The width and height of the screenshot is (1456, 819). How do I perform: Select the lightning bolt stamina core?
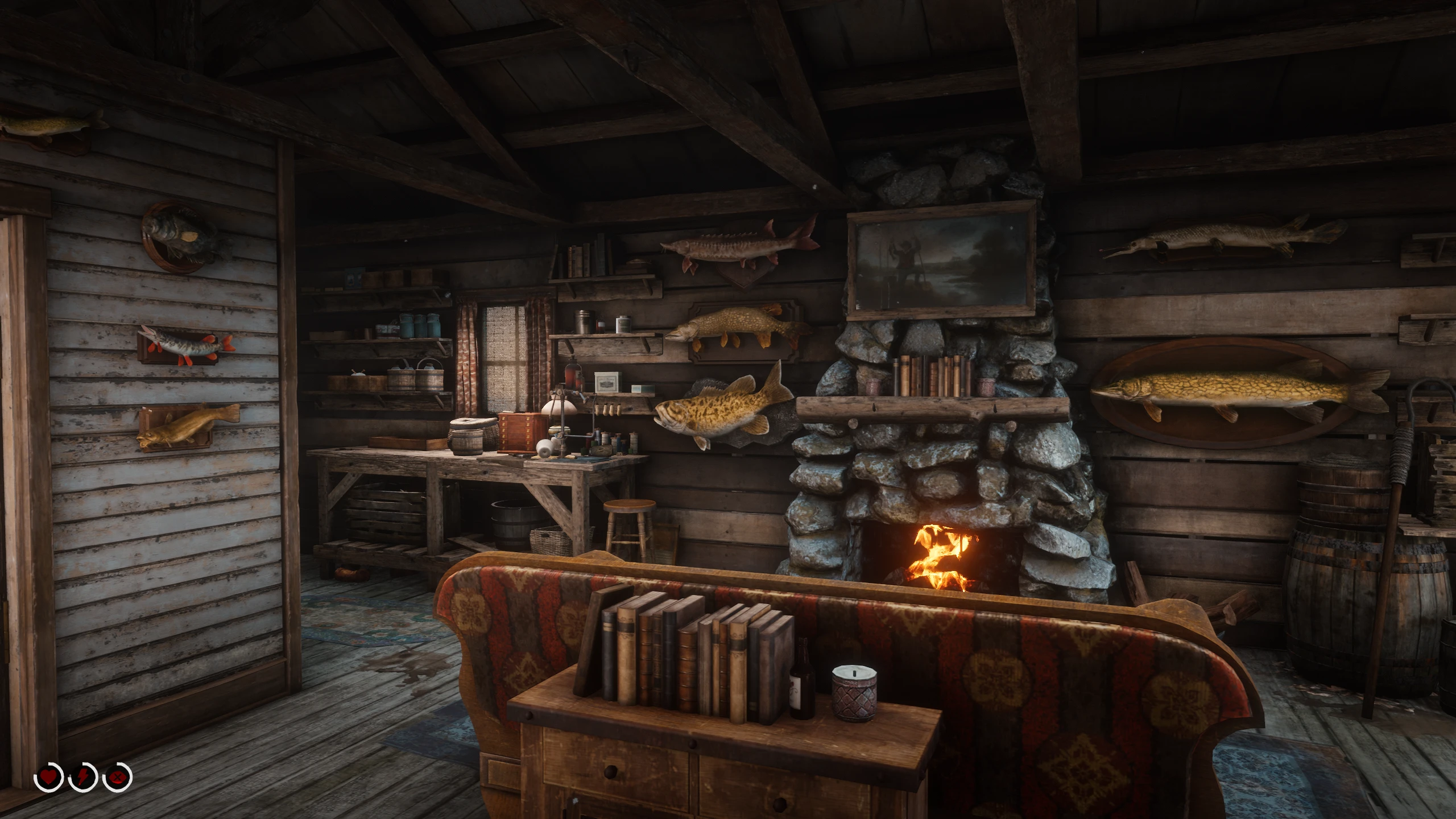click(x=83, y=776)
